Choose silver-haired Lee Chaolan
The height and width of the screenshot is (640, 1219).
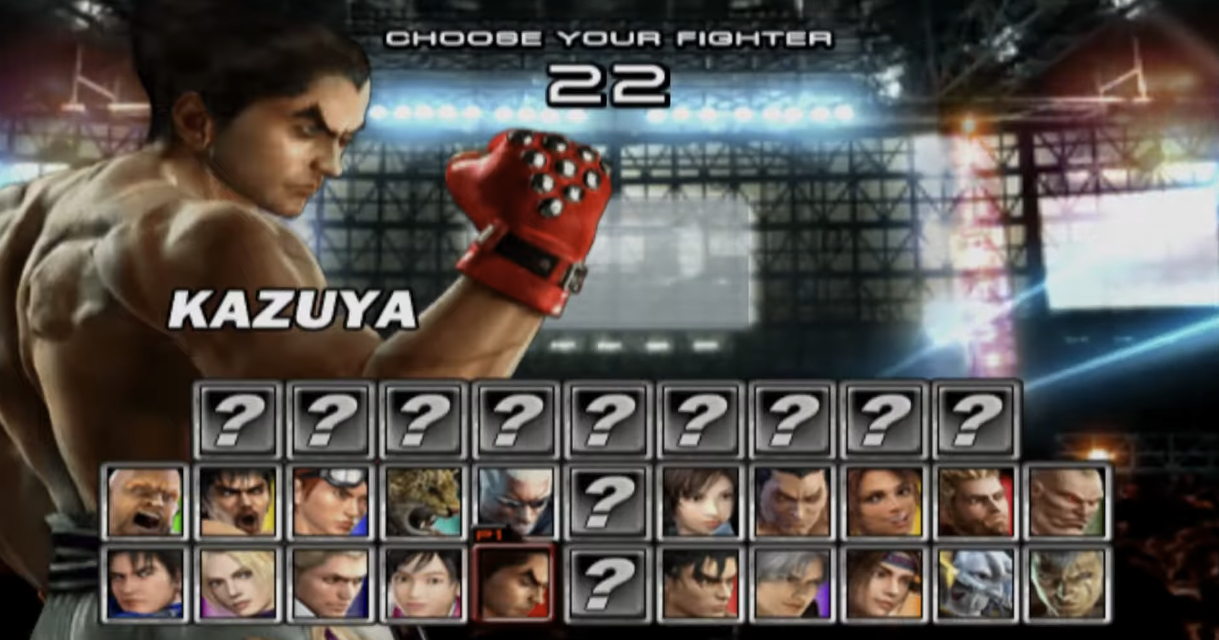(x=791, y=582)
